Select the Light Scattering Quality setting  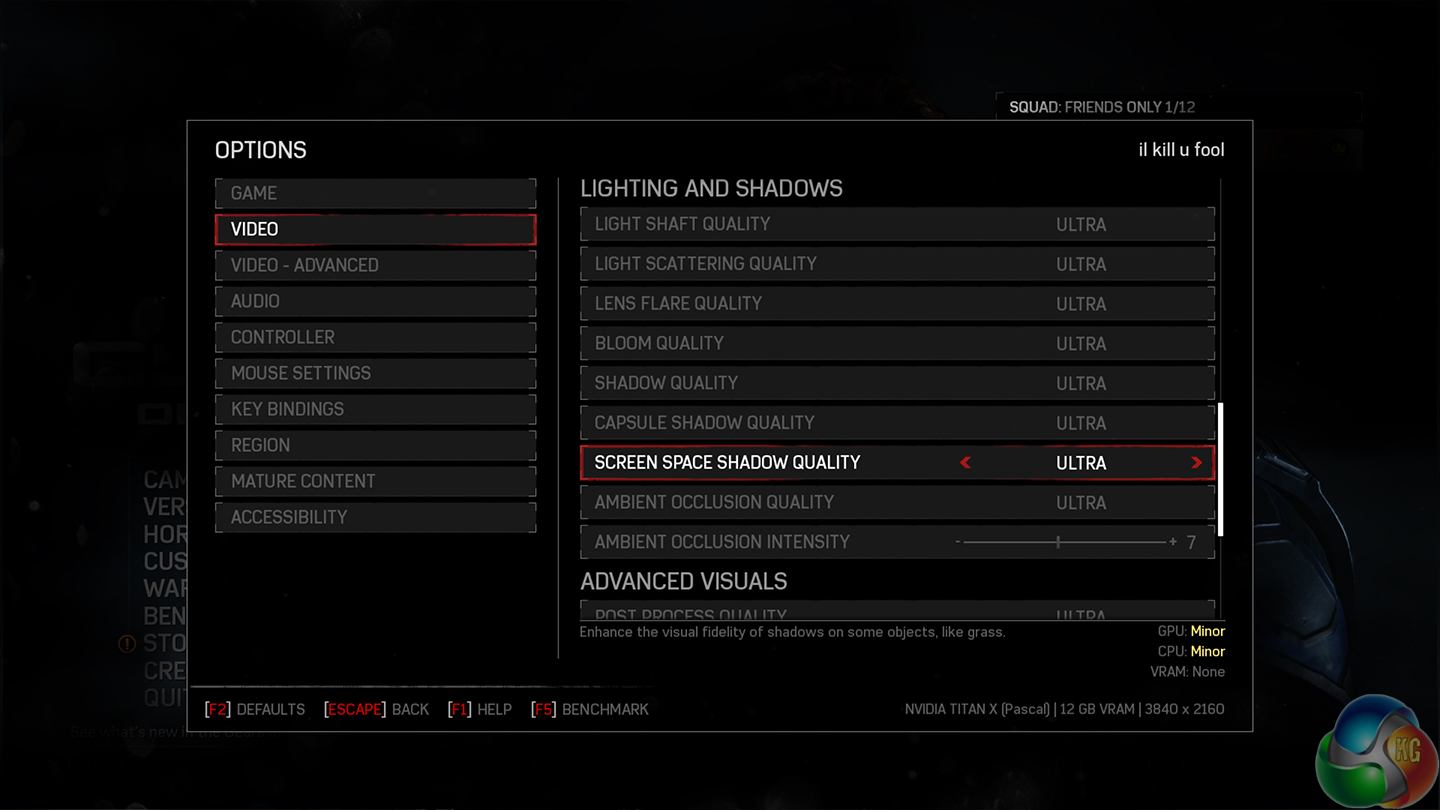coord(897,264)
